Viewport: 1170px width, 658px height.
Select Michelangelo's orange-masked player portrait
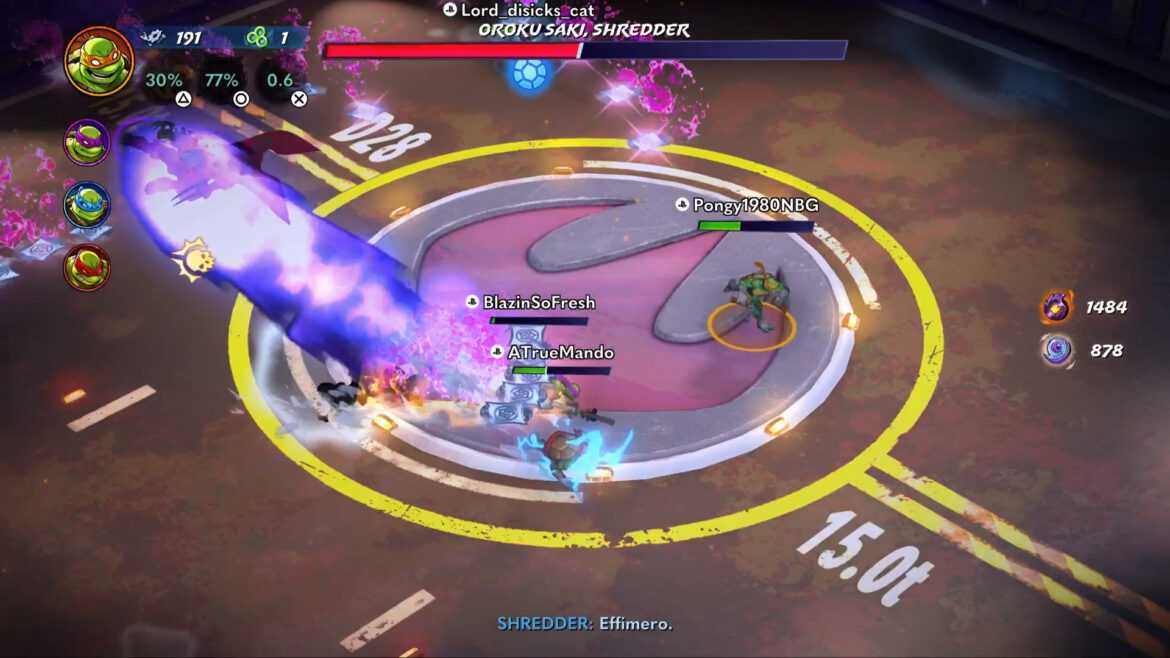99,61
